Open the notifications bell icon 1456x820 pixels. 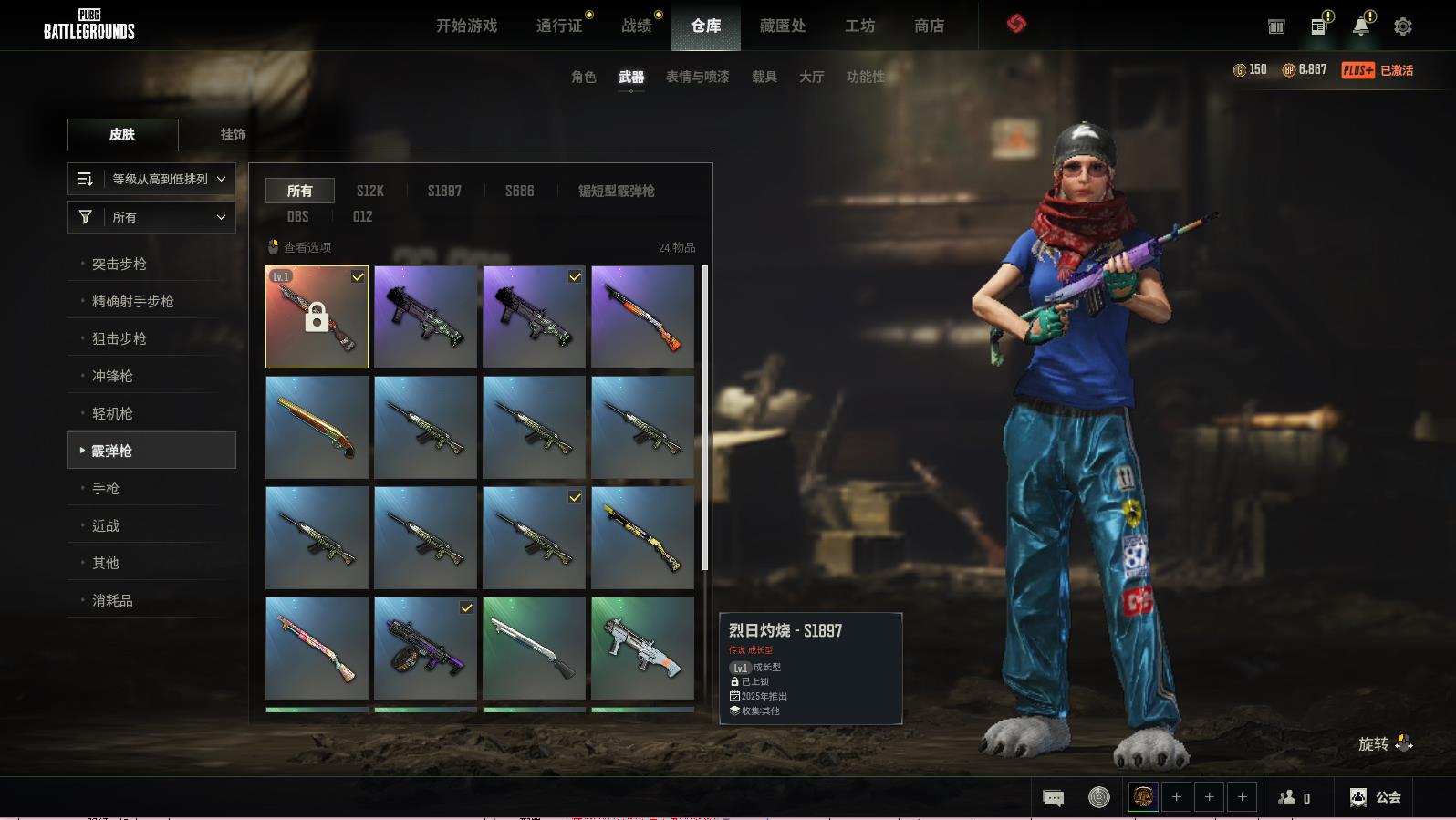click(1360, 26)
